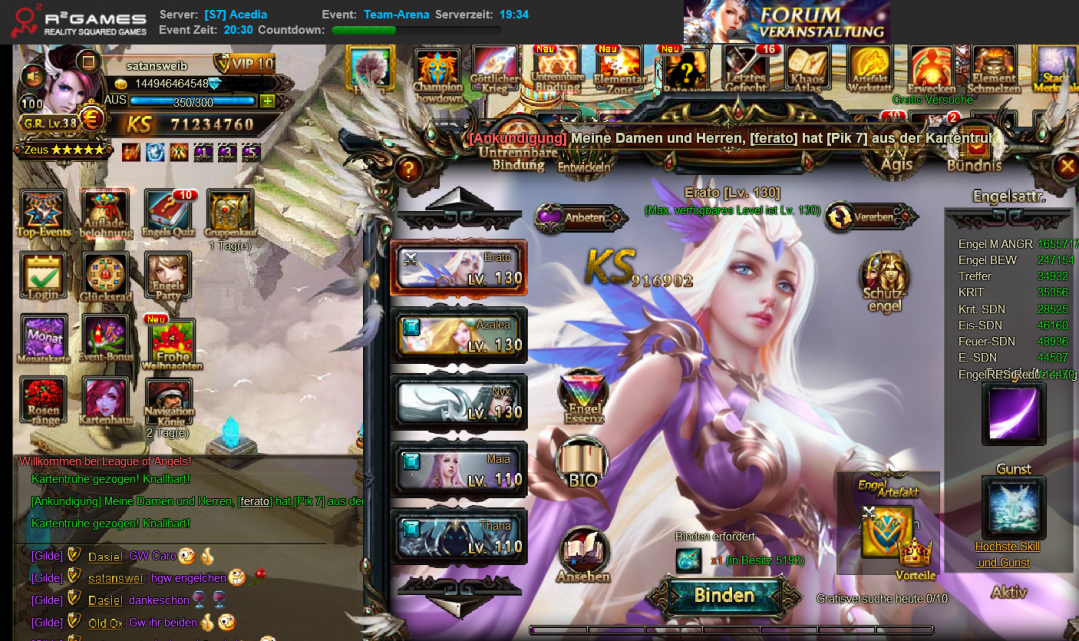Open Engel Essenz

pyautogui.click(x=583, y=395)
